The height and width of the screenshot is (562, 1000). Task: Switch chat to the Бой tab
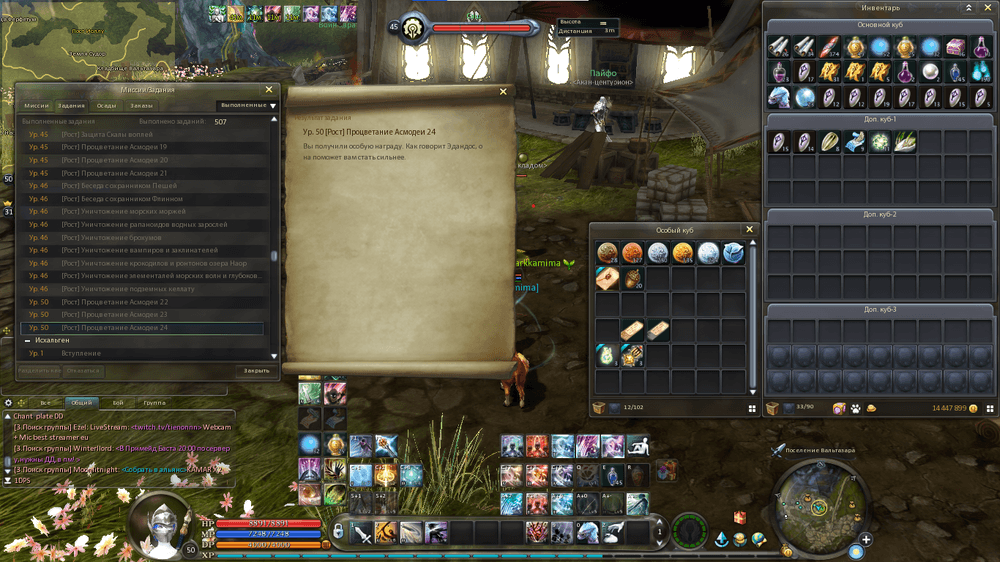point(118,402)
